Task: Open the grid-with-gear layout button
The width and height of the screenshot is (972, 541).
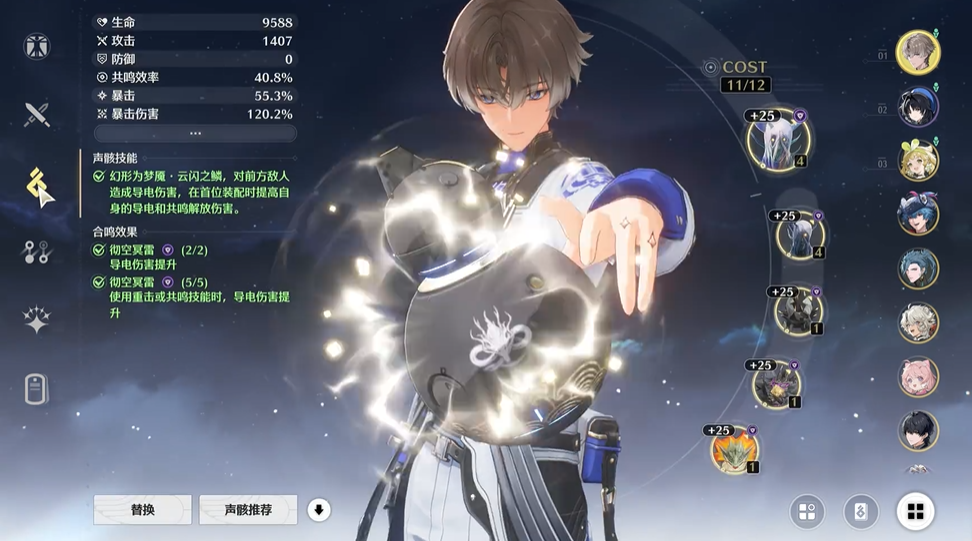Action: click(x=807, y=512)
